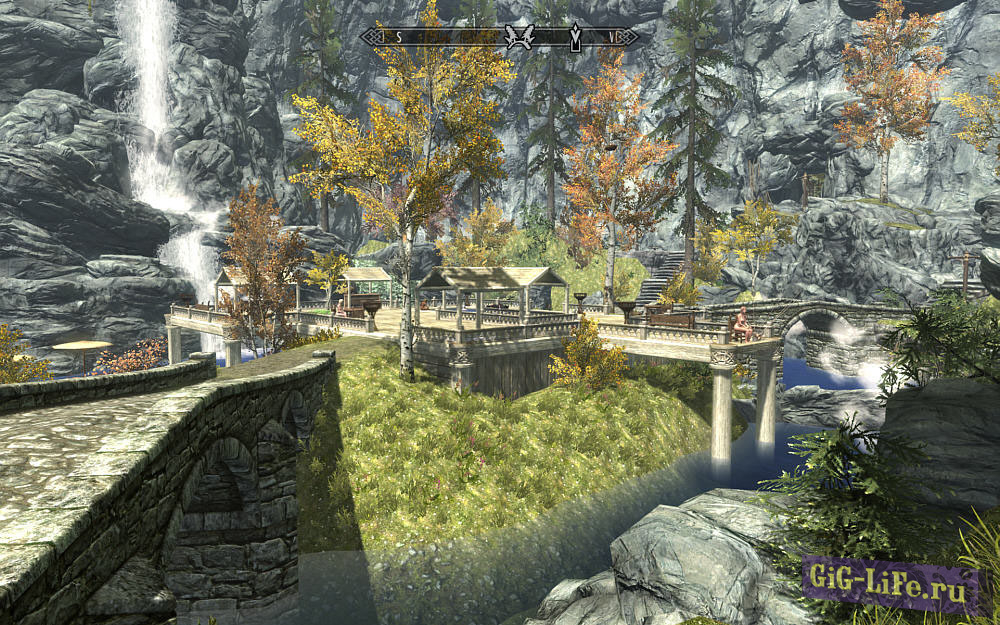This screenshot has height=625, width=1000.
Task: Click the antler-shaped location marker on the compass
Action: [518, 37]
